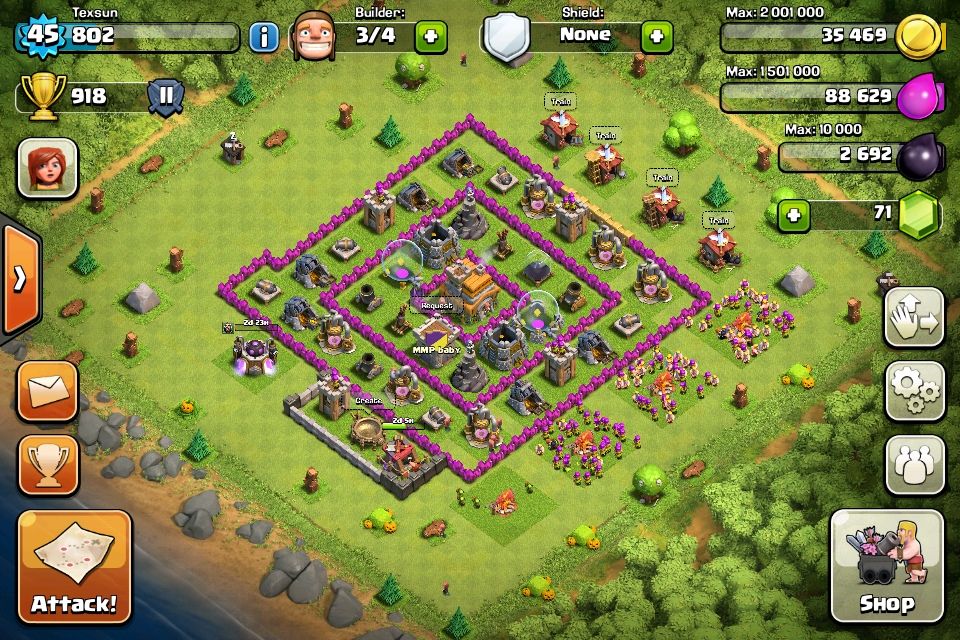The width and height of the screenshot is (960, 640).
Task: Open the Attack! map button
Action: pos(74,566)
